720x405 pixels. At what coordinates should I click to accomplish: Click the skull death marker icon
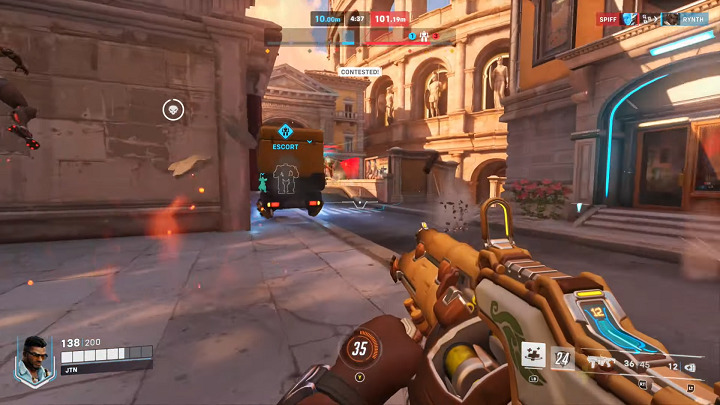tap(173, 109)
